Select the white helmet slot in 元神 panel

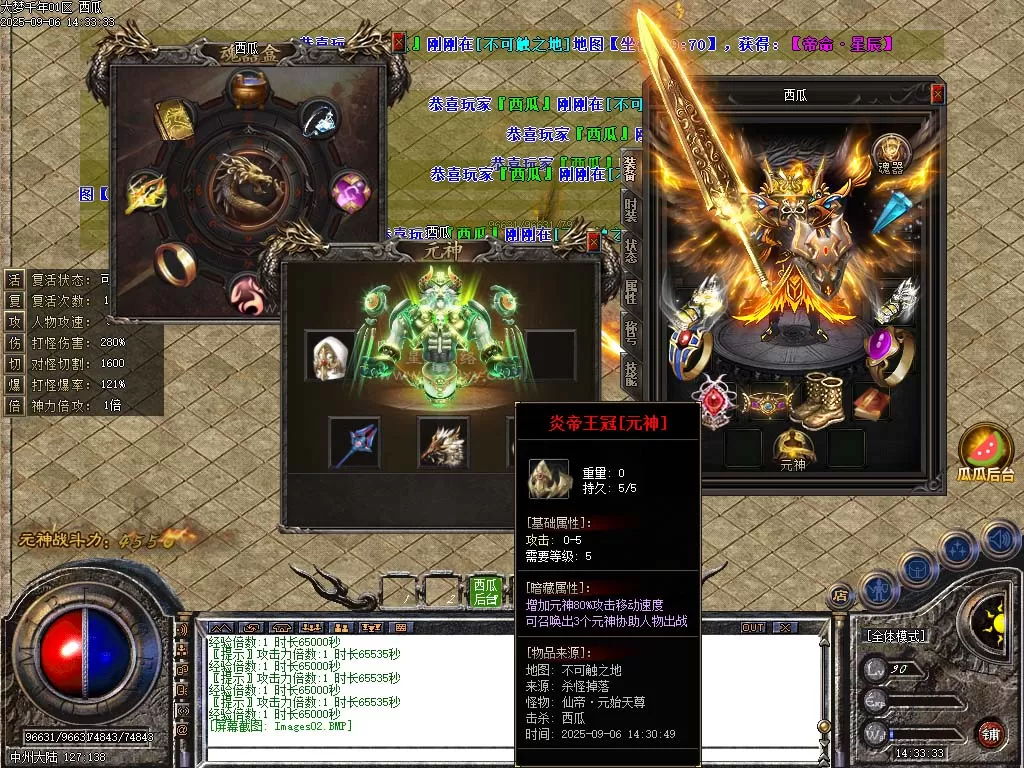[329, 356]
